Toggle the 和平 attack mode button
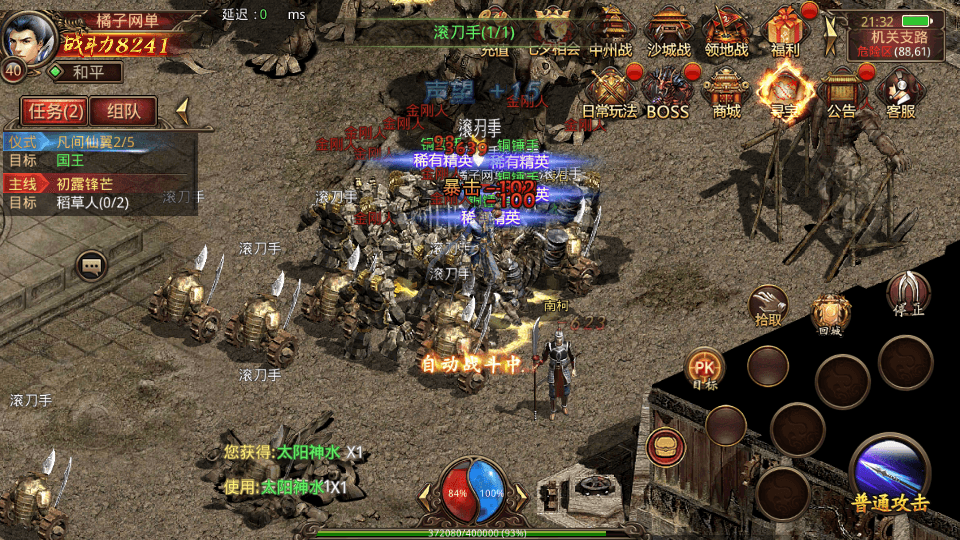This screenshot has height=540, width=960. [84, 72]
